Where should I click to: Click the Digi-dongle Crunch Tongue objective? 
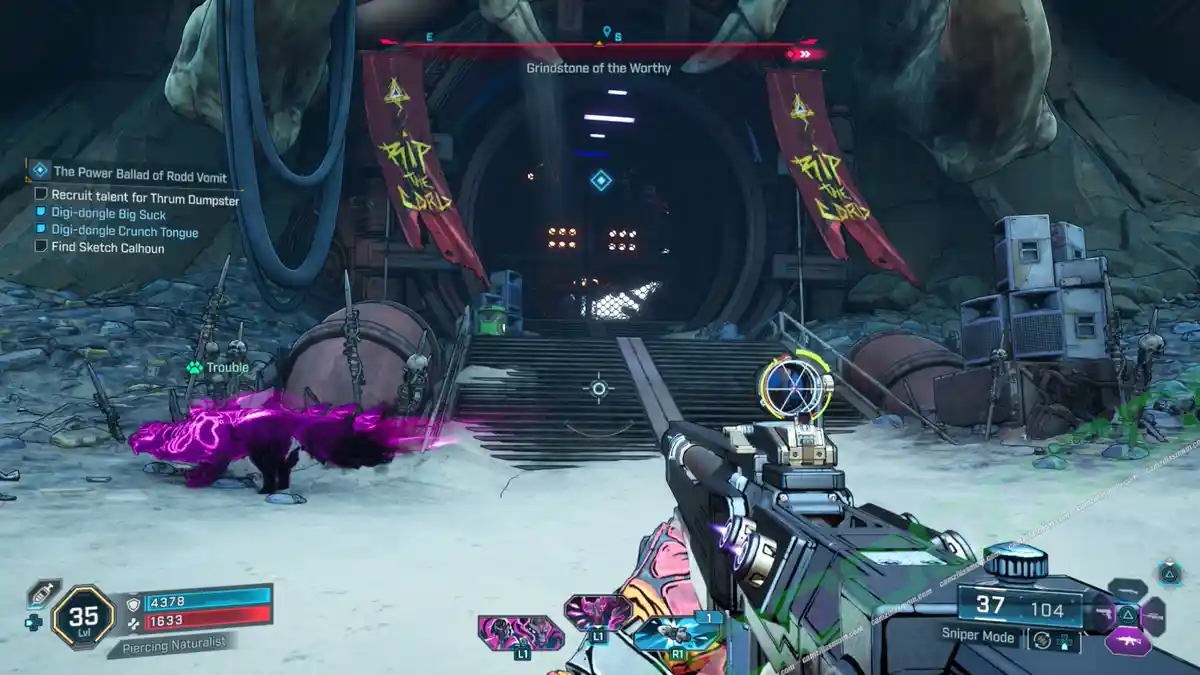(x=125, y=232)
